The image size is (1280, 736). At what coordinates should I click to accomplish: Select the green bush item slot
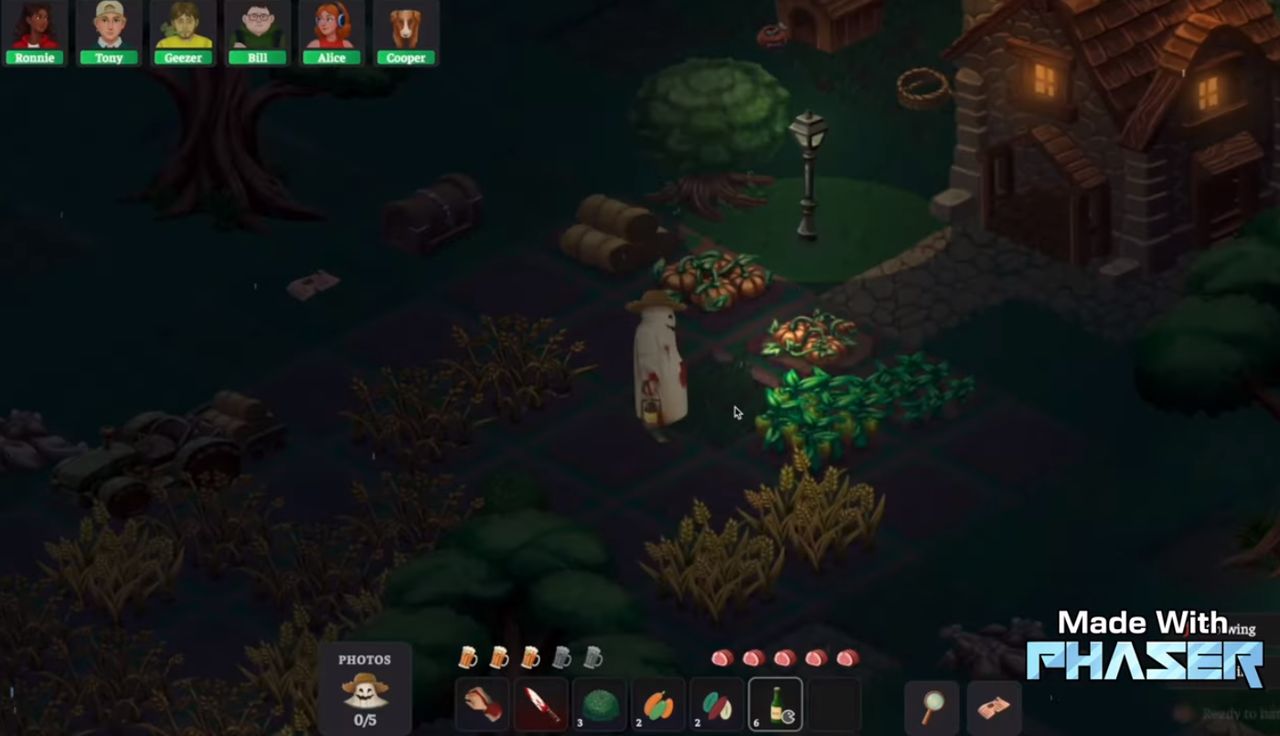(x=600, y=705)
